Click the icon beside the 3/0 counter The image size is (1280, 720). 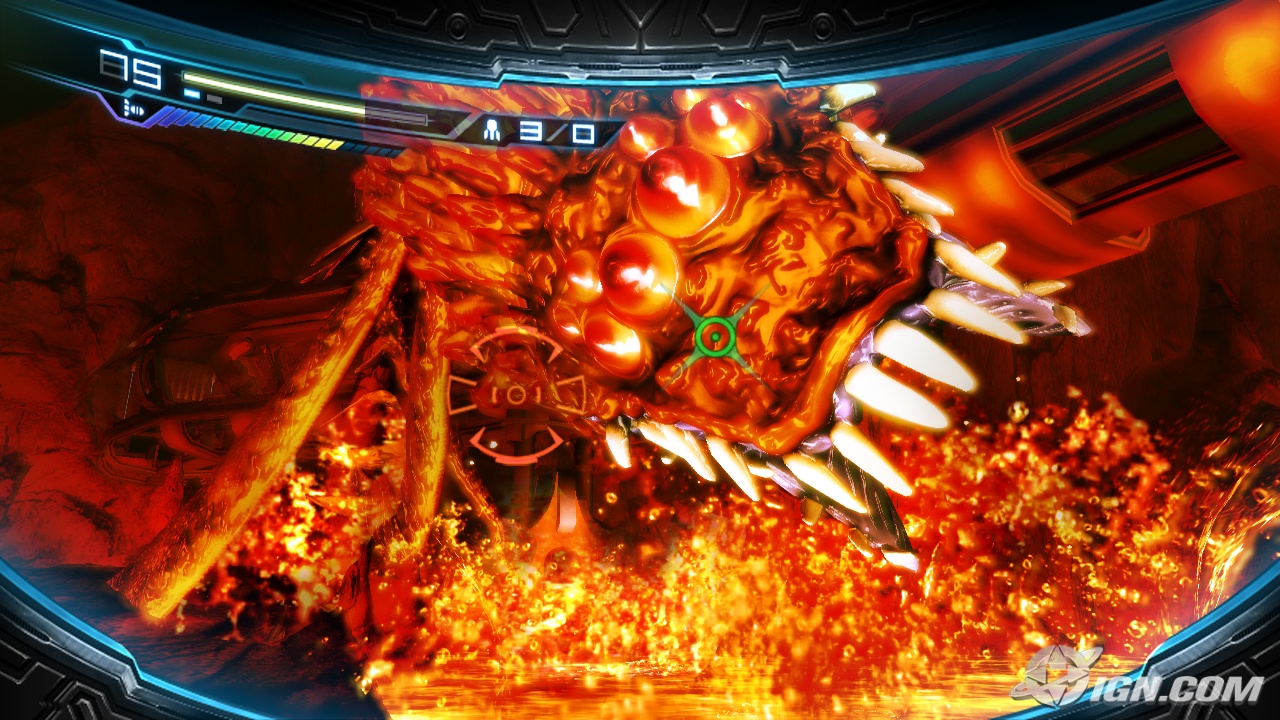pos(492,130)
